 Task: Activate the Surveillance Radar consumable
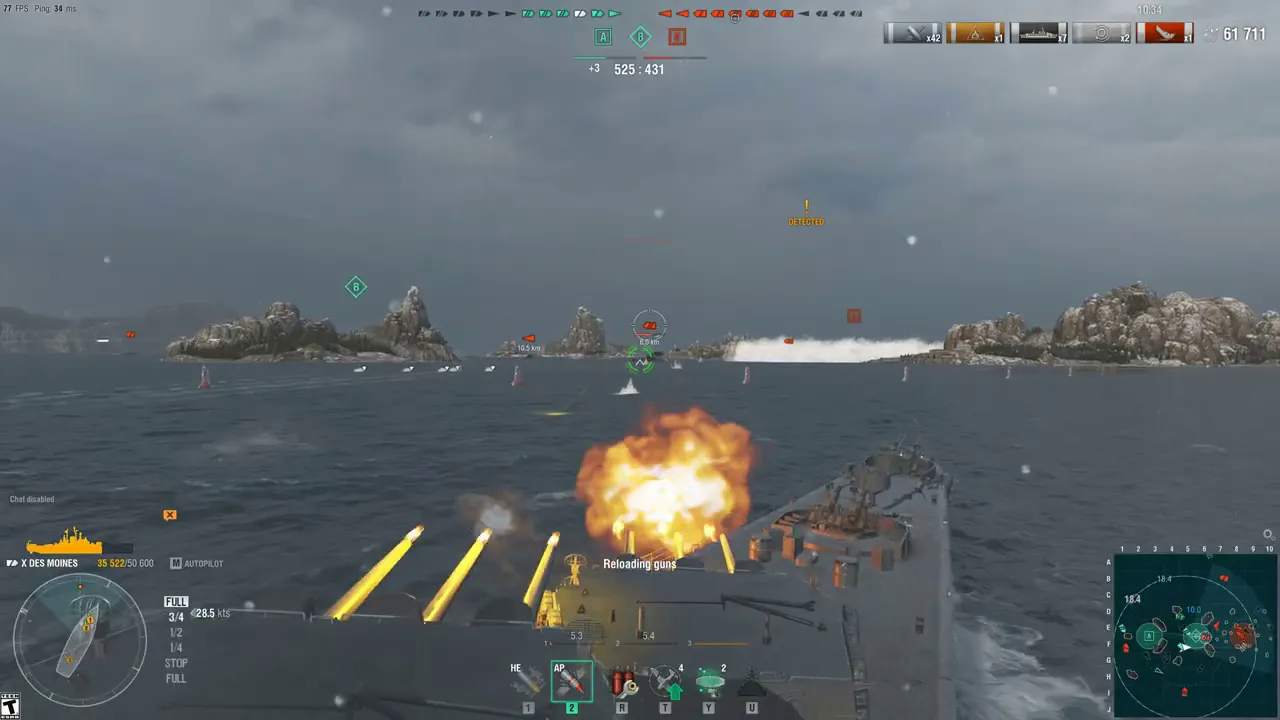709,682
